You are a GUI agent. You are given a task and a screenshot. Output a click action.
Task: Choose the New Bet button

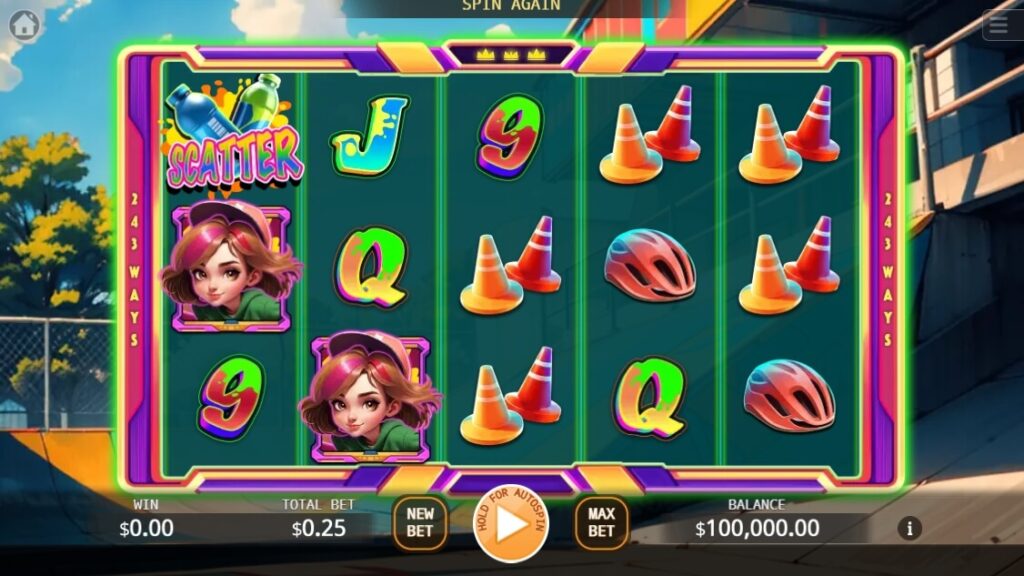pos(420,523)
